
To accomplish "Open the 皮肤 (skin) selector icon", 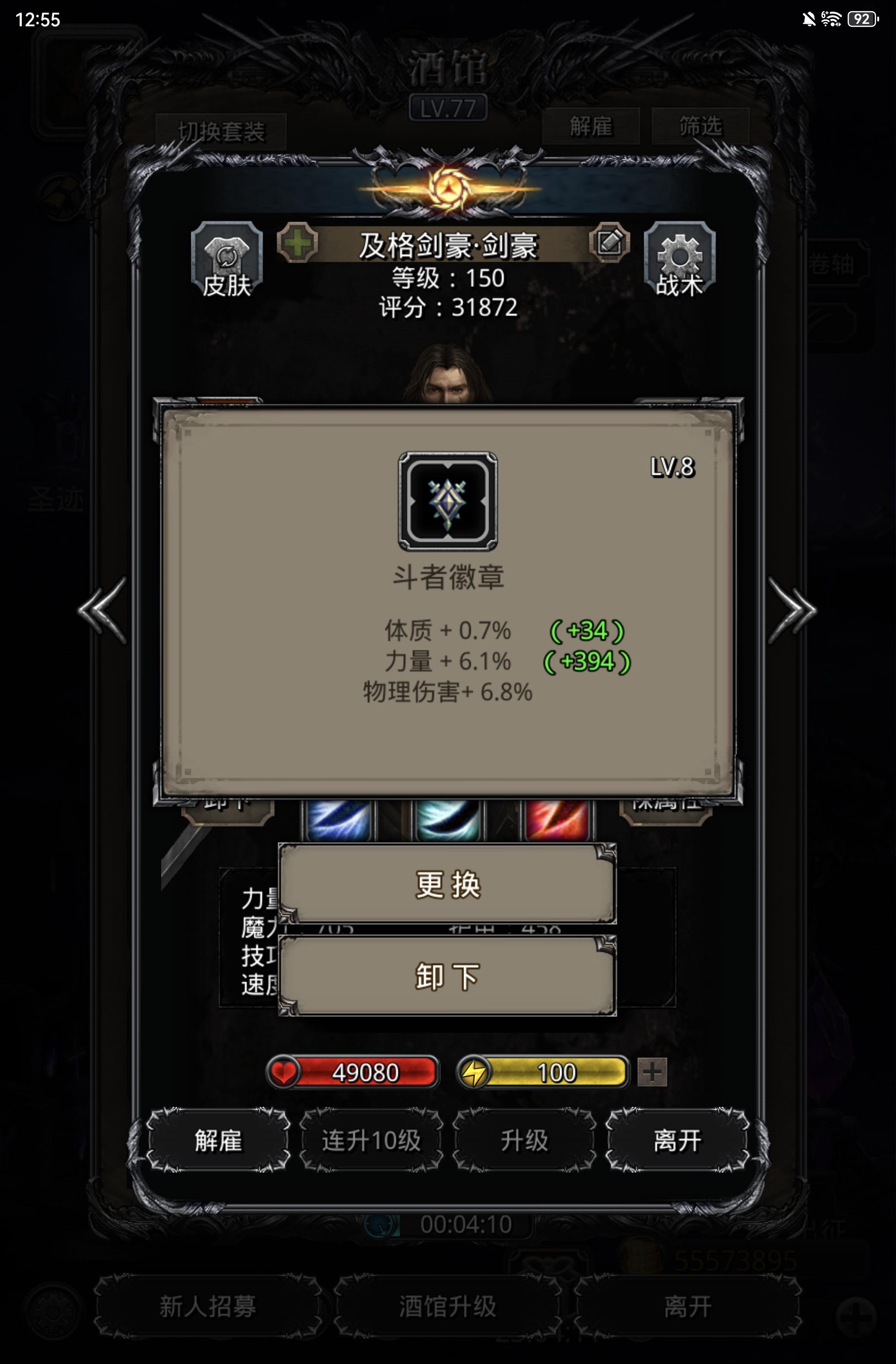I will click(x=228, y=261).
